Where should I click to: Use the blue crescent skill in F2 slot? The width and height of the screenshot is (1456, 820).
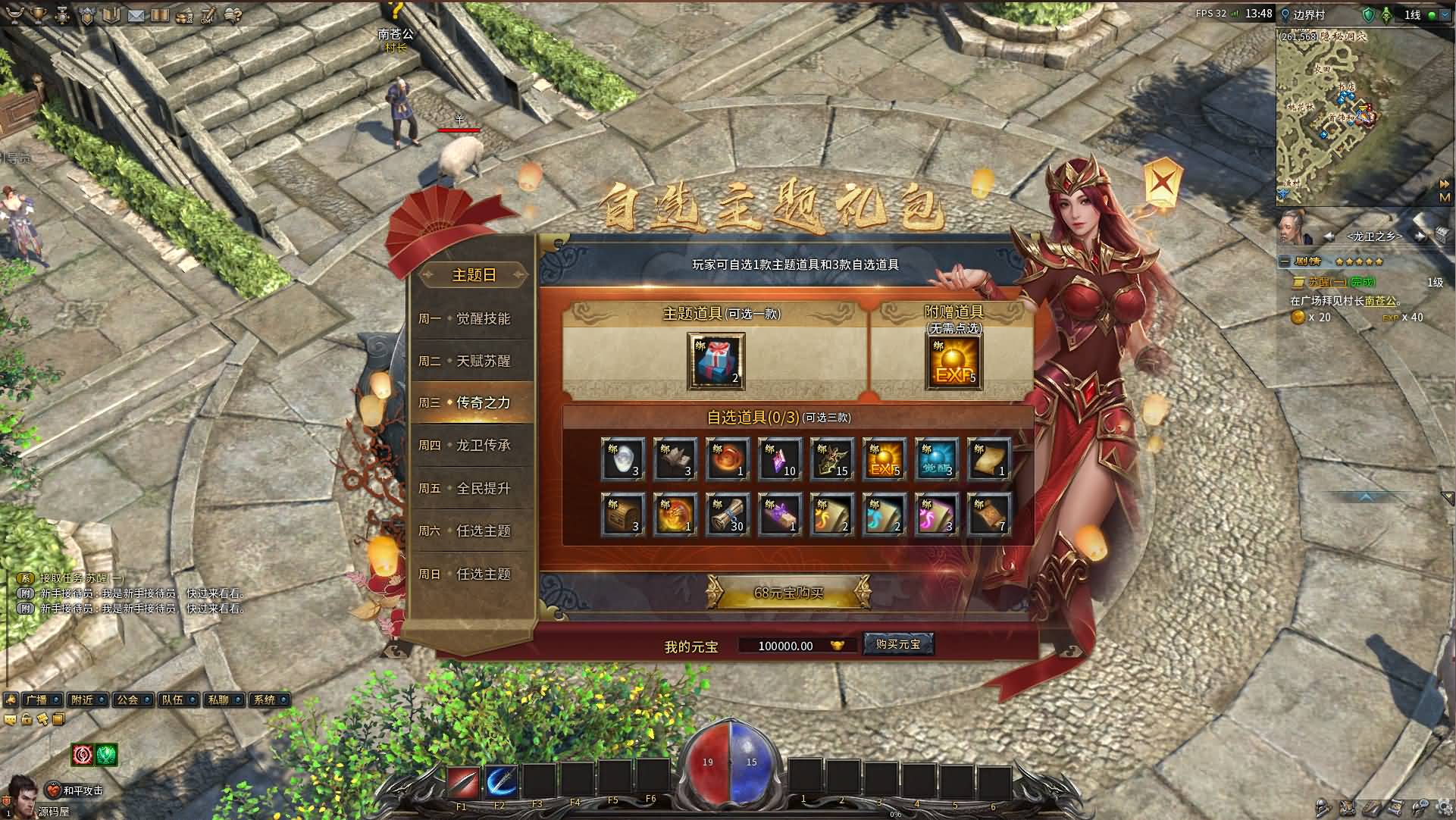pos(500,782)
